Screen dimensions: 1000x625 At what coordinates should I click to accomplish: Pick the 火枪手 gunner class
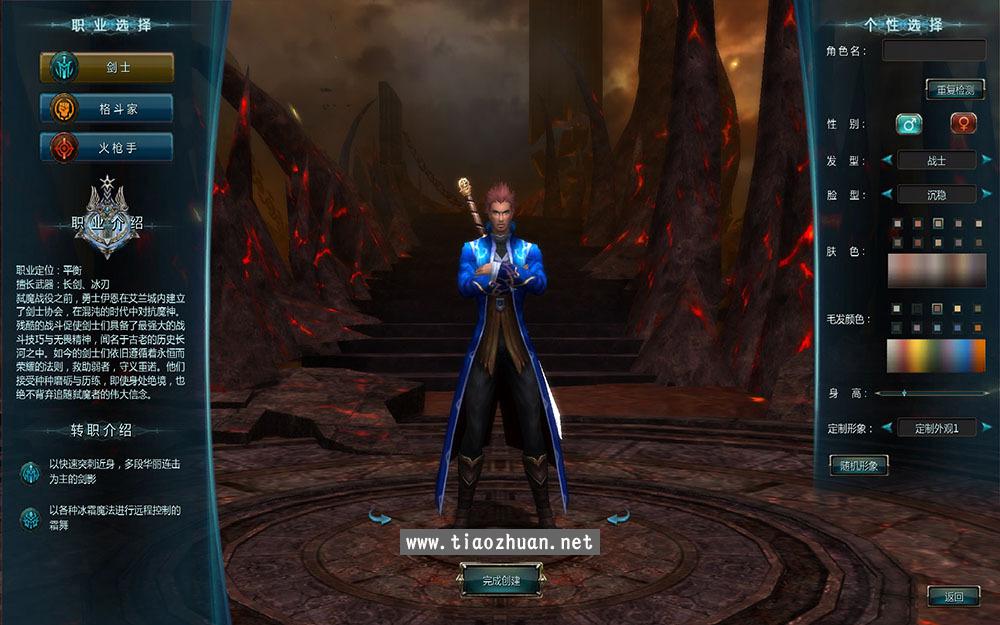106,148
